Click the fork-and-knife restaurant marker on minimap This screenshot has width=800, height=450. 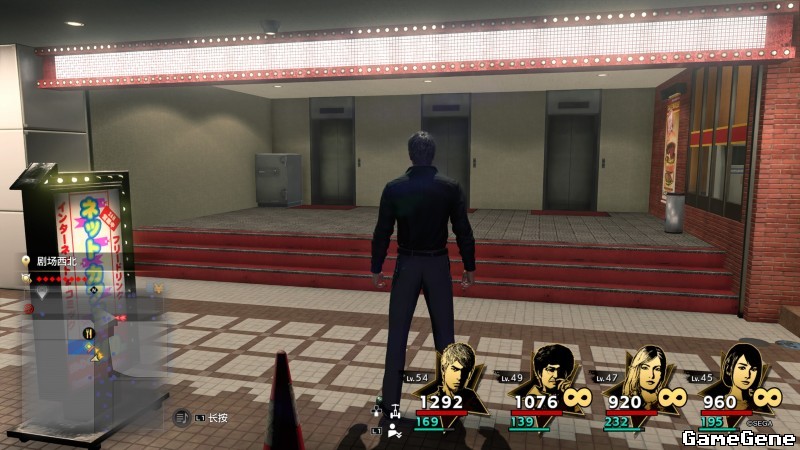[x=89, y=334]
